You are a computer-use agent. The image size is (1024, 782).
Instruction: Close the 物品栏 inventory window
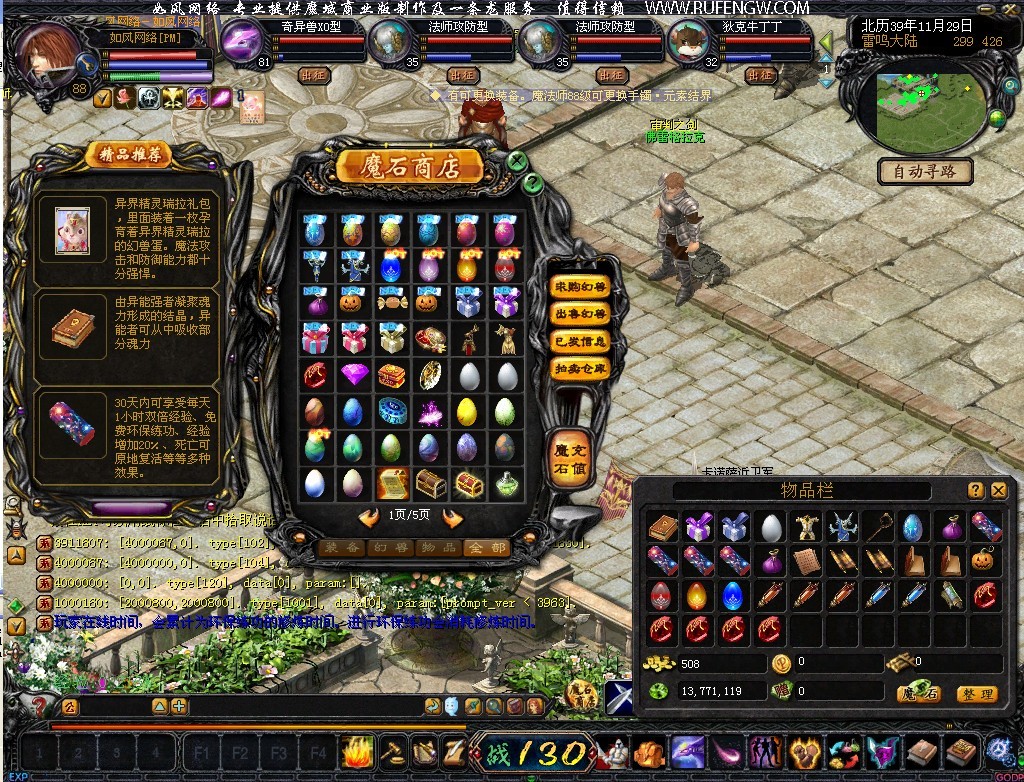tap(998, 490)
